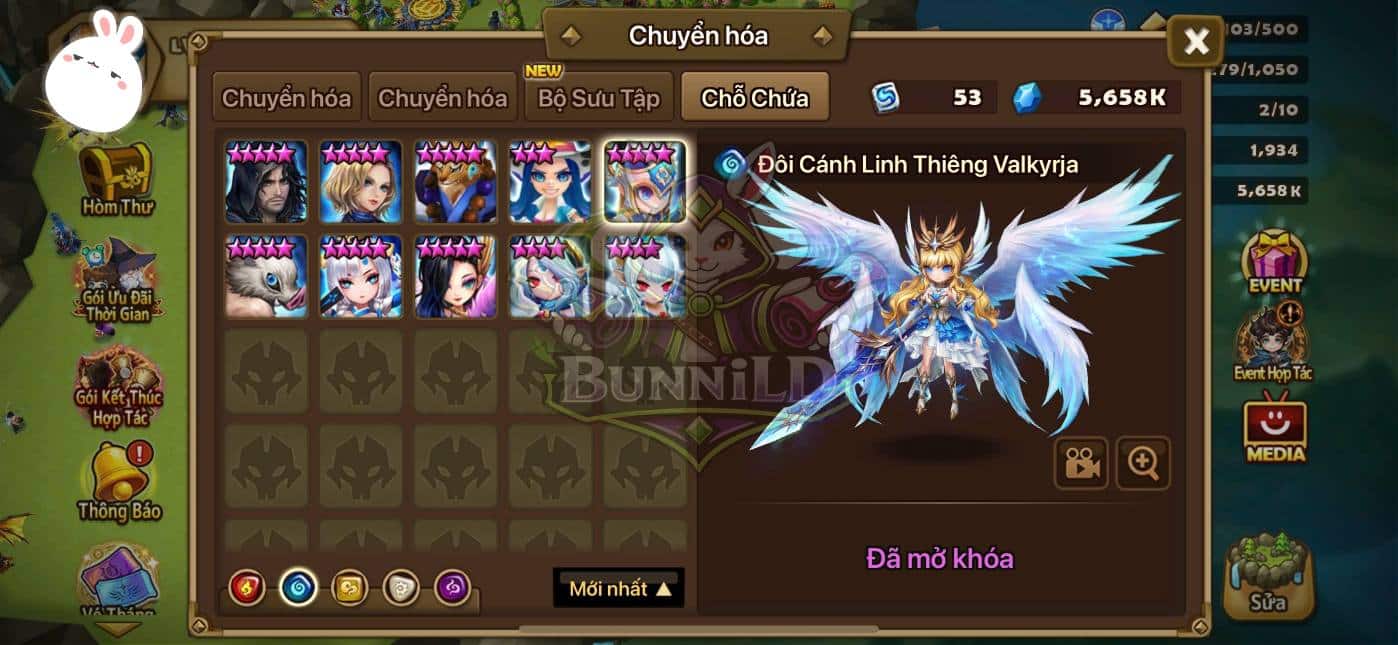Filter by the yellow wind element
This screenshot has width=1398, height=645.
click(x=350, y=587)
